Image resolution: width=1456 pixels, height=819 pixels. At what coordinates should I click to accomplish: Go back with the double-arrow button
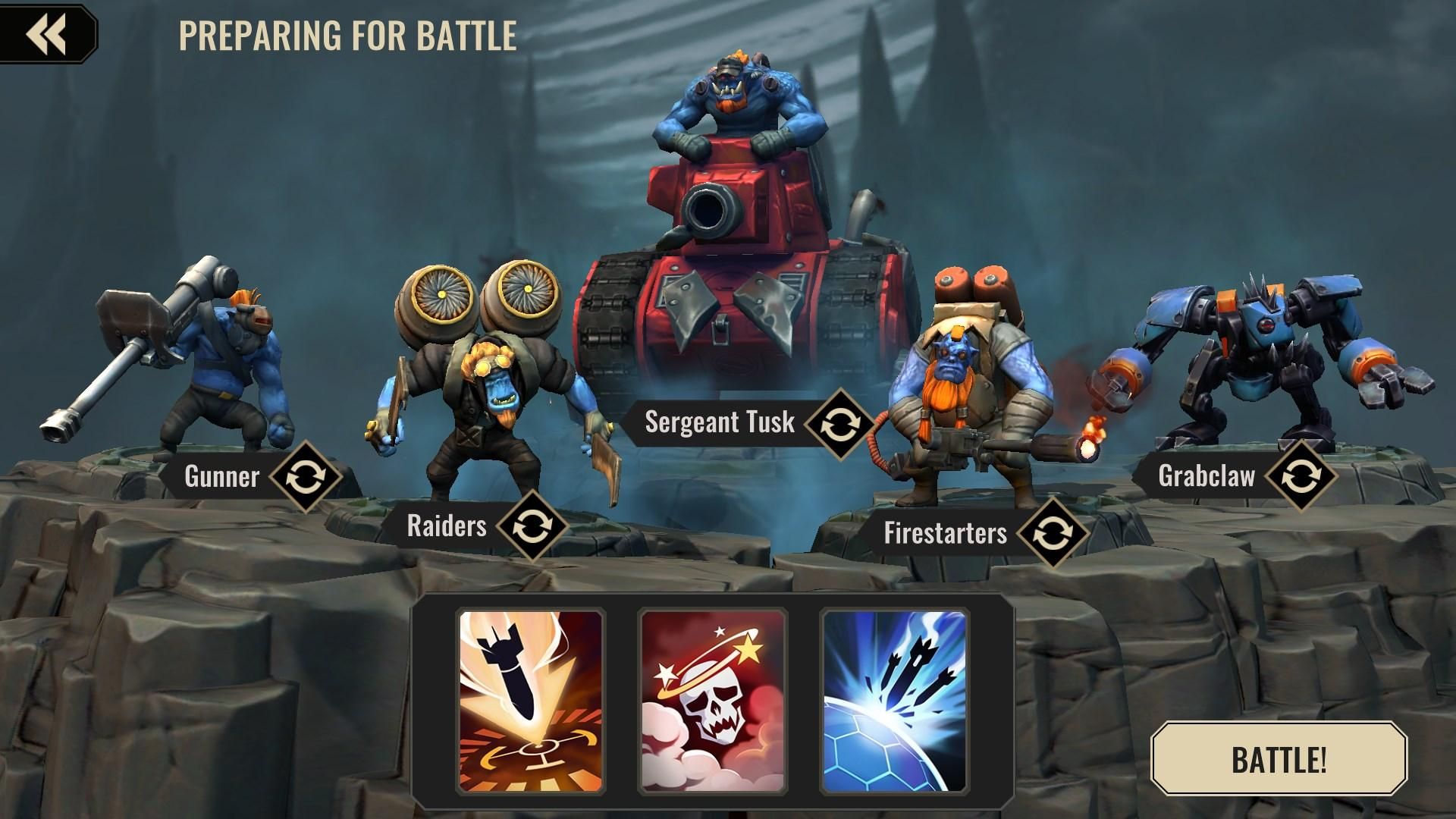(47, 33)
